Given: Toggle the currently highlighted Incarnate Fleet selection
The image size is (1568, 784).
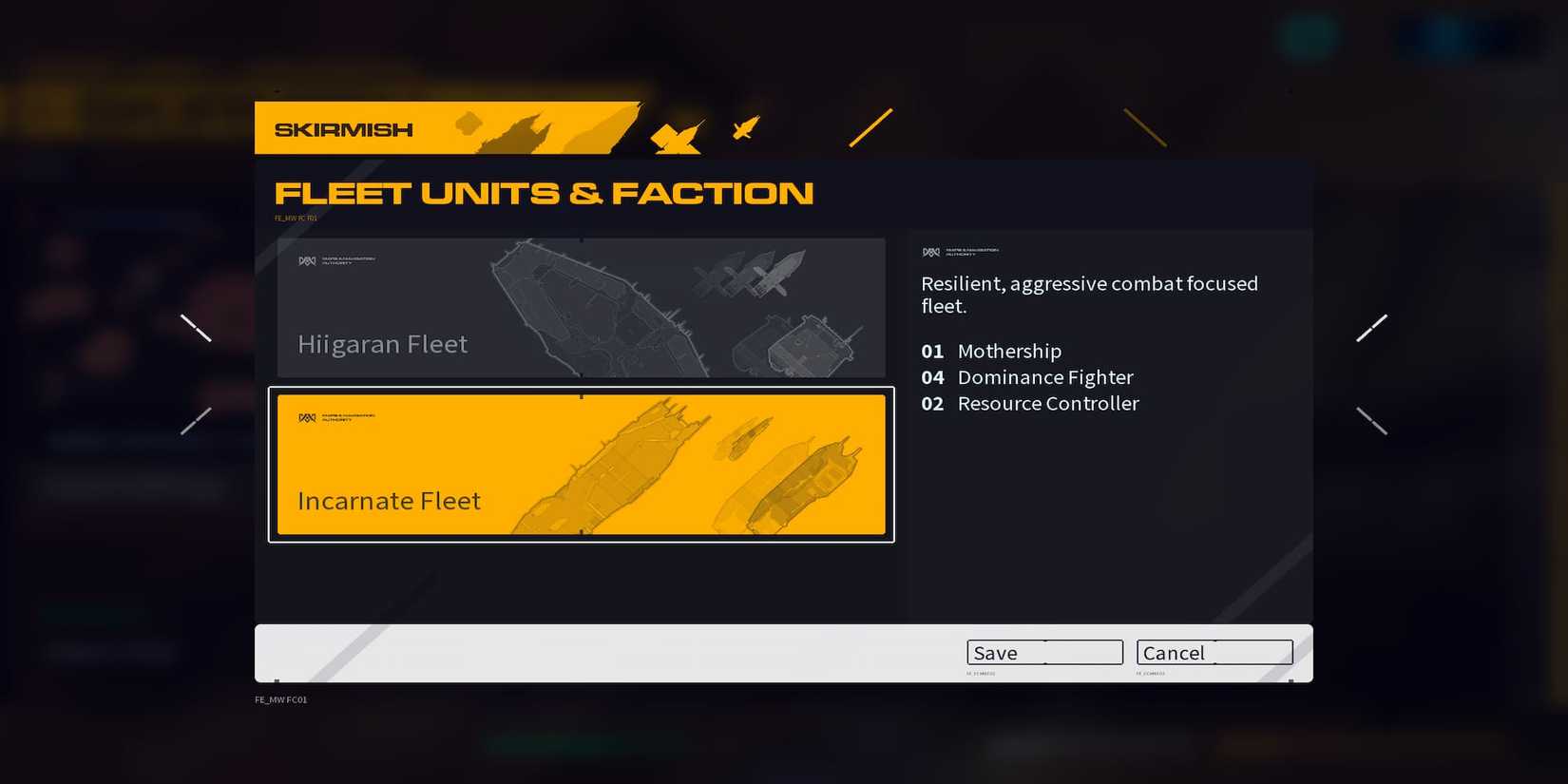Looking at the screenshot, I should point(582,465).
